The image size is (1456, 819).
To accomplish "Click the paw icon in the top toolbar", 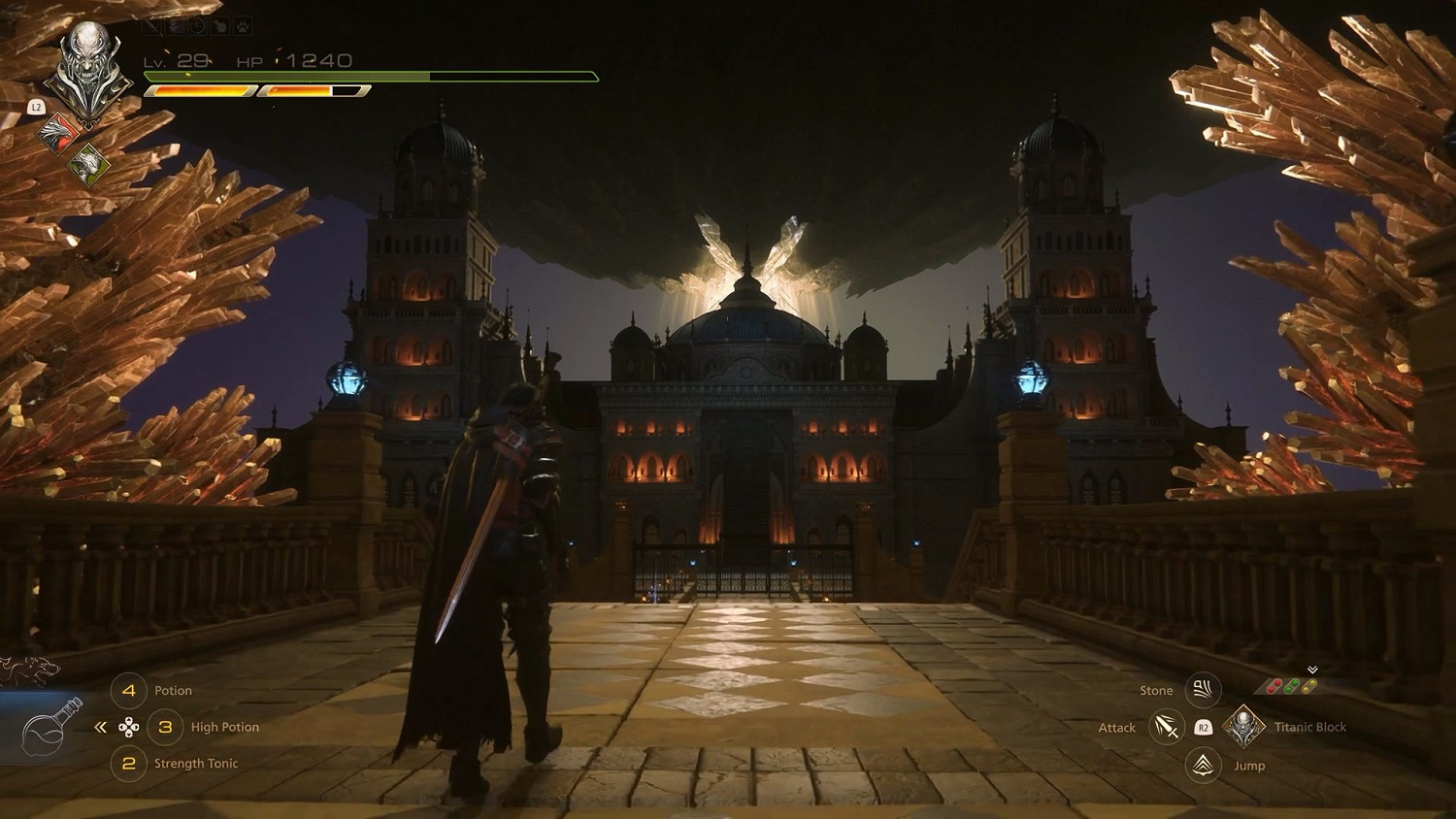I will (242, 27).
